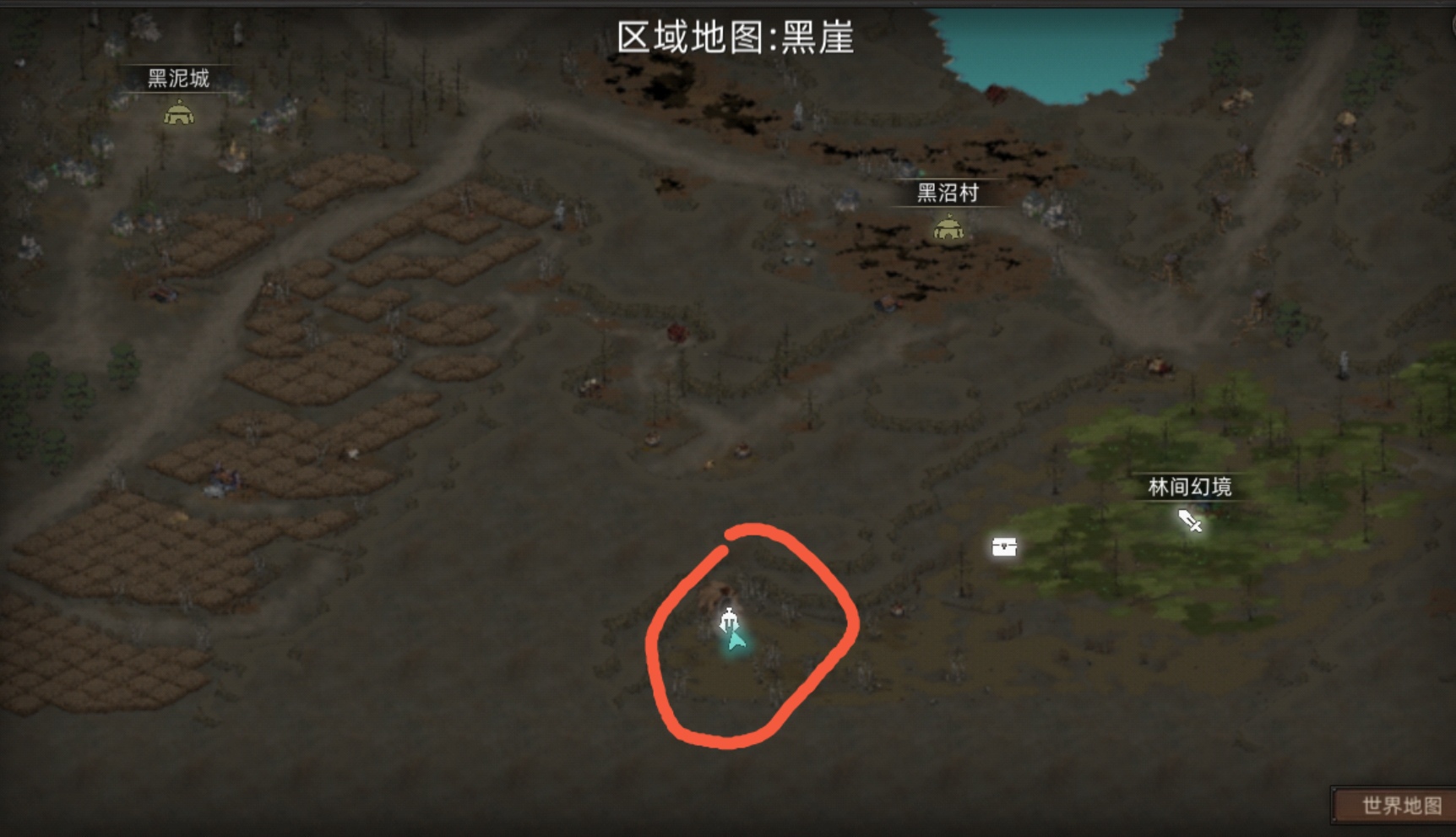Click the 林间幻境 label
Image resolution: width=1456 pixels, height=837 pixels.
pos(1188,486)
